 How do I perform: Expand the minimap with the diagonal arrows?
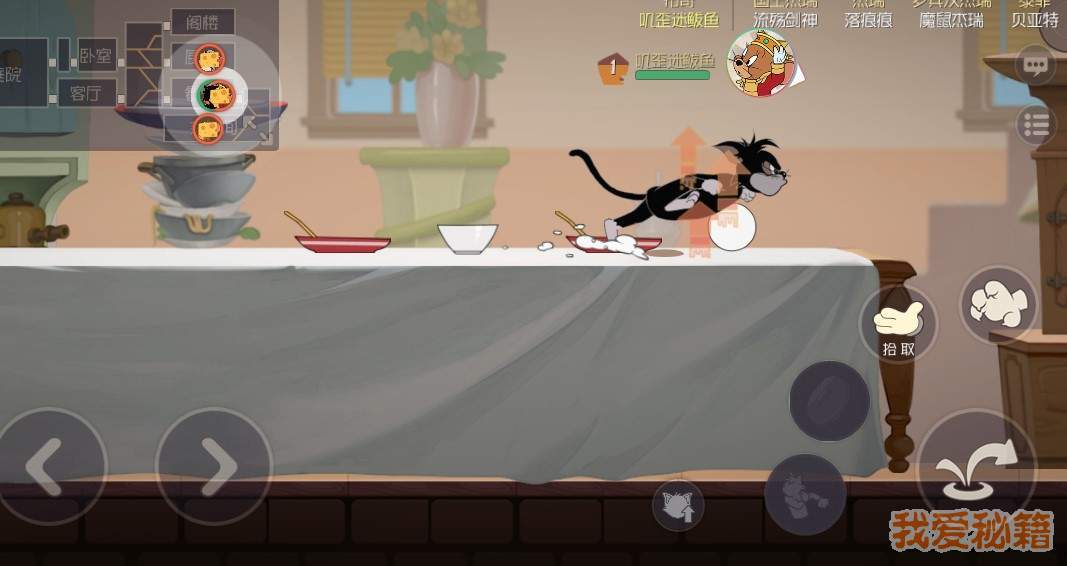256,125
